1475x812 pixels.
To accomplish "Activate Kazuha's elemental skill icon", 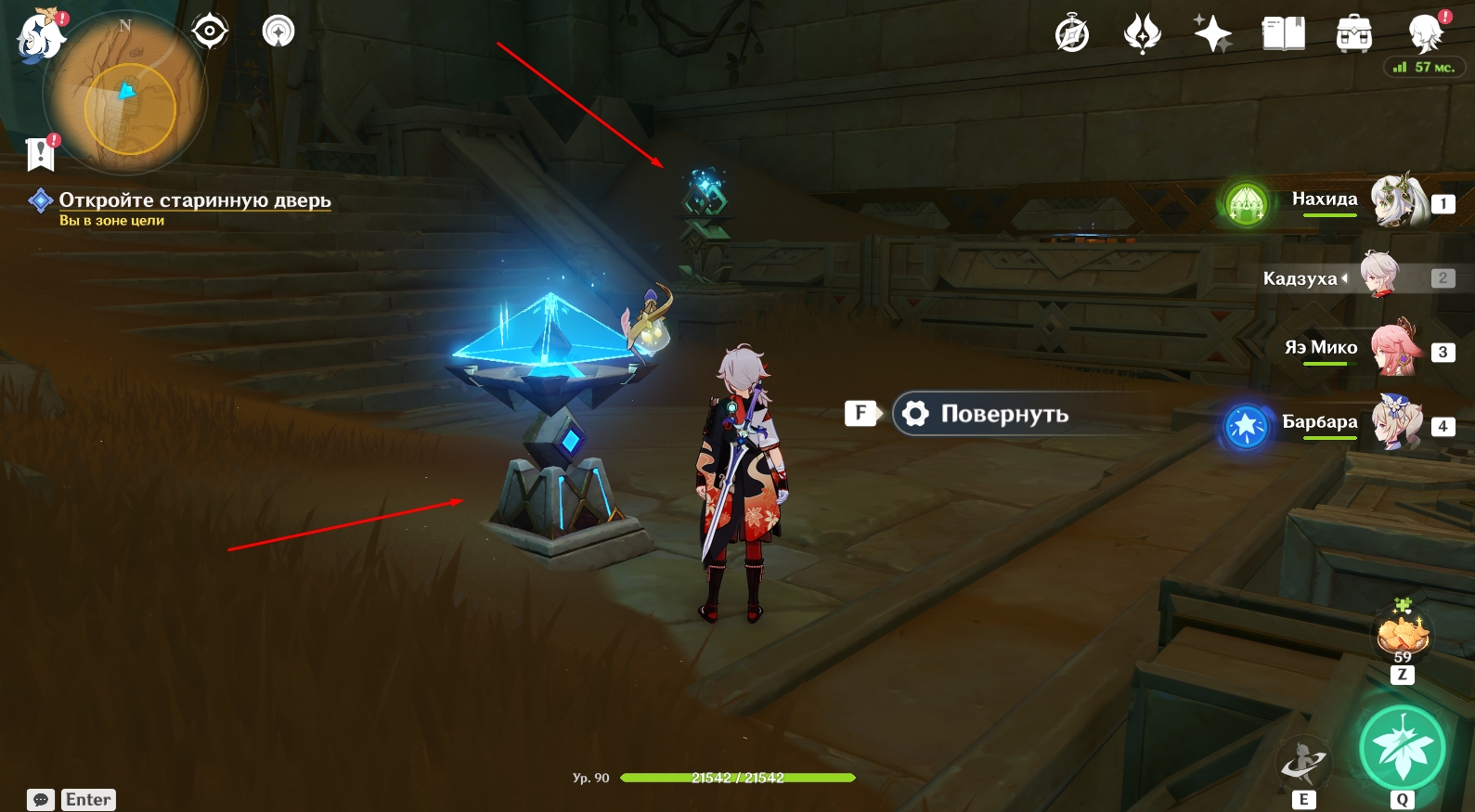I will coord(1304,763).
